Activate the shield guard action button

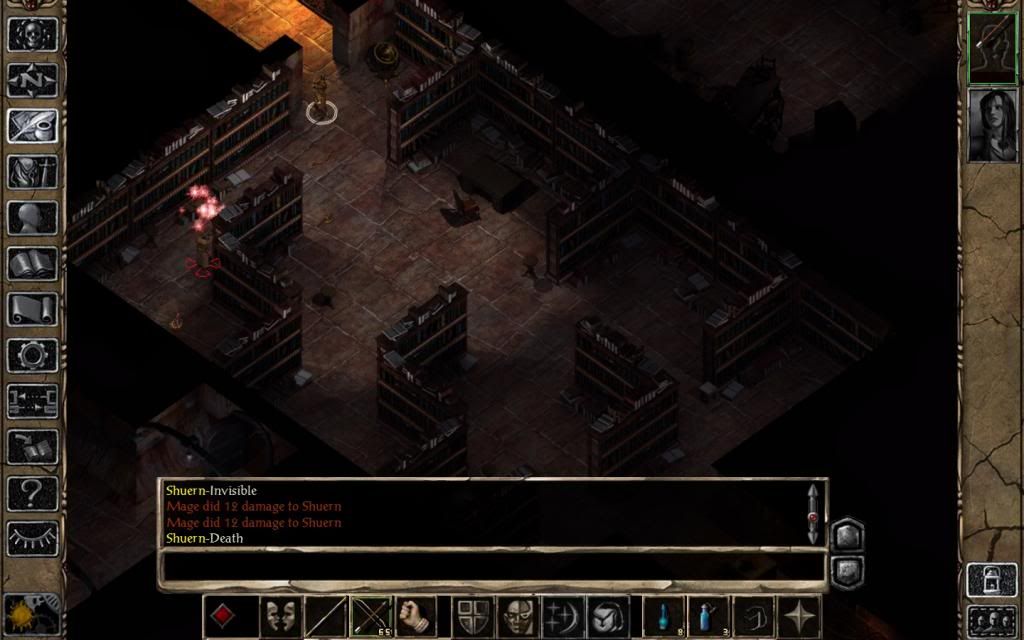(x=472, y=616)
